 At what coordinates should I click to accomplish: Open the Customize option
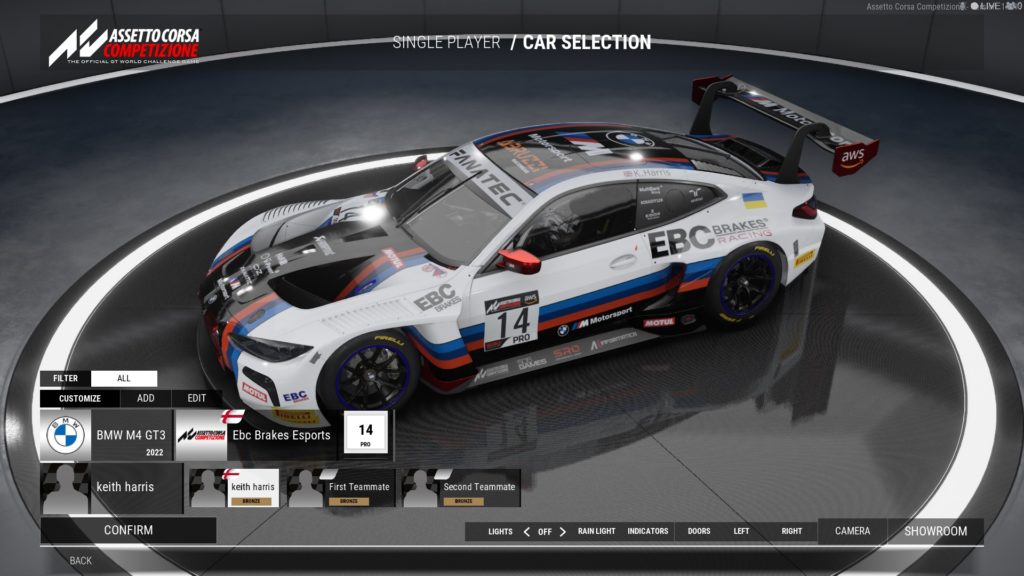[x=80, y=398]
